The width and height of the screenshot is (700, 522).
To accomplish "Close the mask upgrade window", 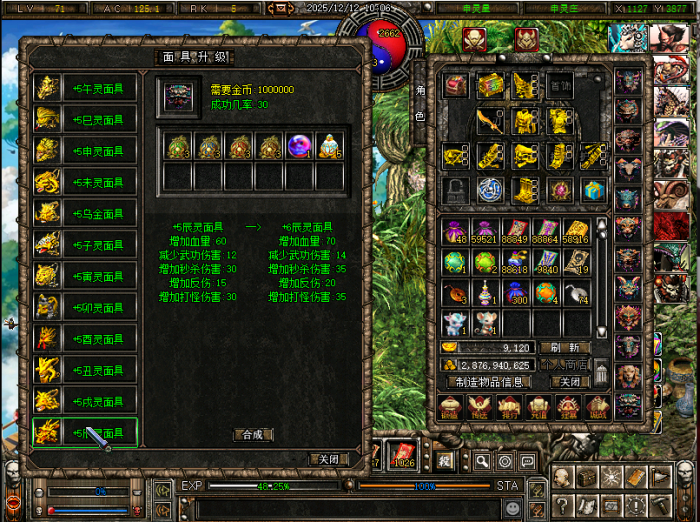I will tap(328, 459).
